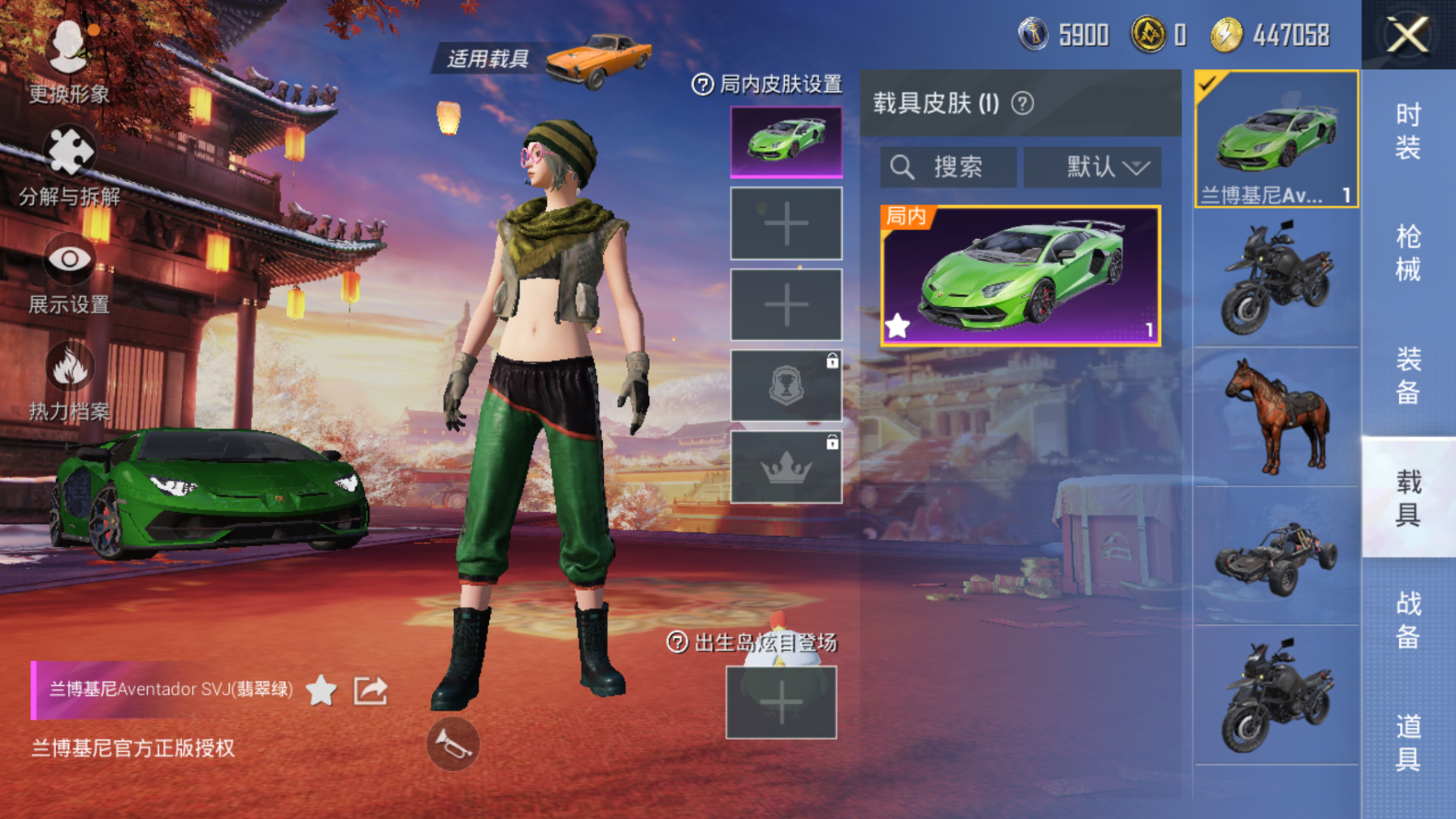This screenshot has height=819, width=1456.
Task: Switch to the 时装 outfits tab
Action: tap(1408, 132)
